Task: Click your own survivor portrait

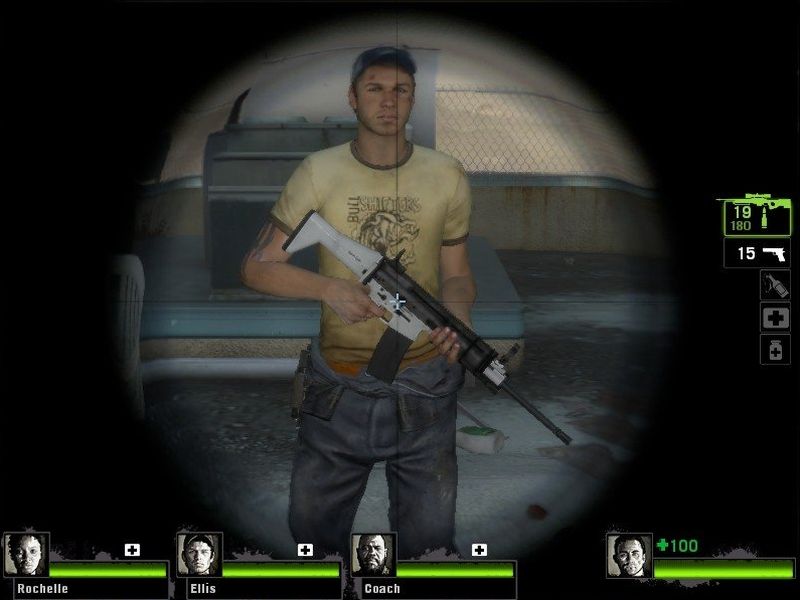Action: point(629,555)
